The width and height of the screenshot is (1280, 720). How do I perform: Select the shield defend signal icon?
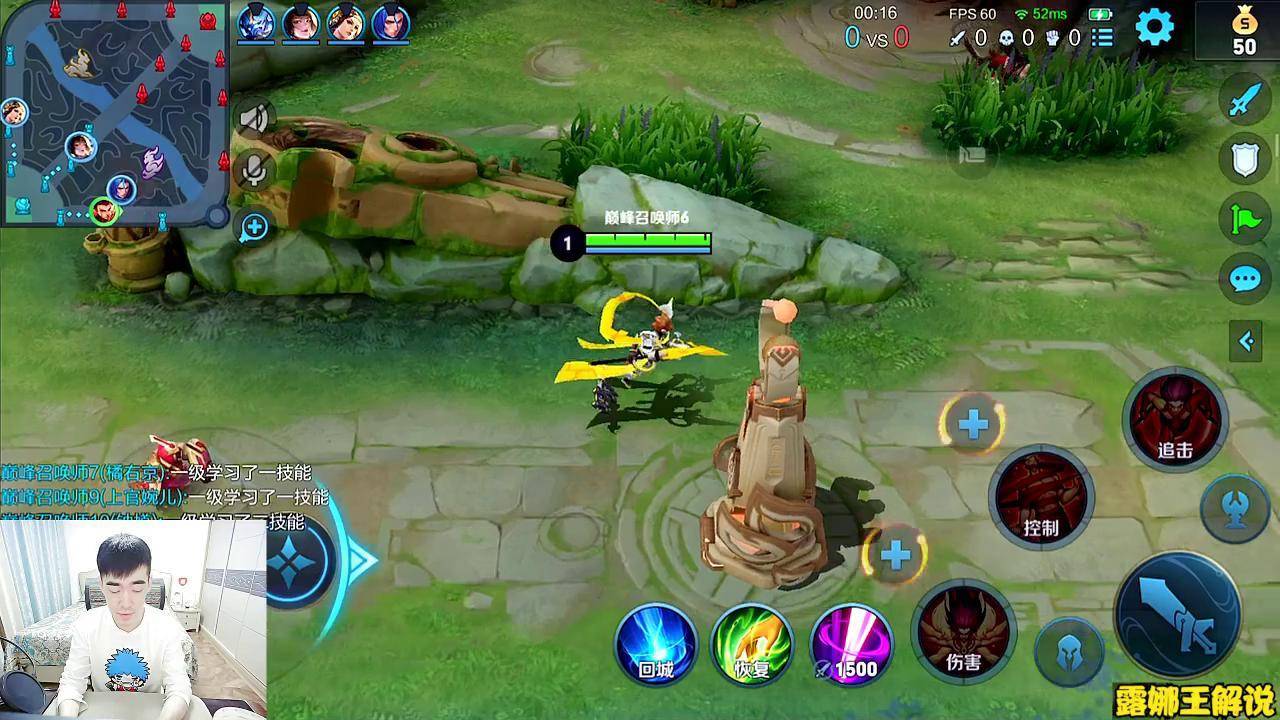point(1245,159)
